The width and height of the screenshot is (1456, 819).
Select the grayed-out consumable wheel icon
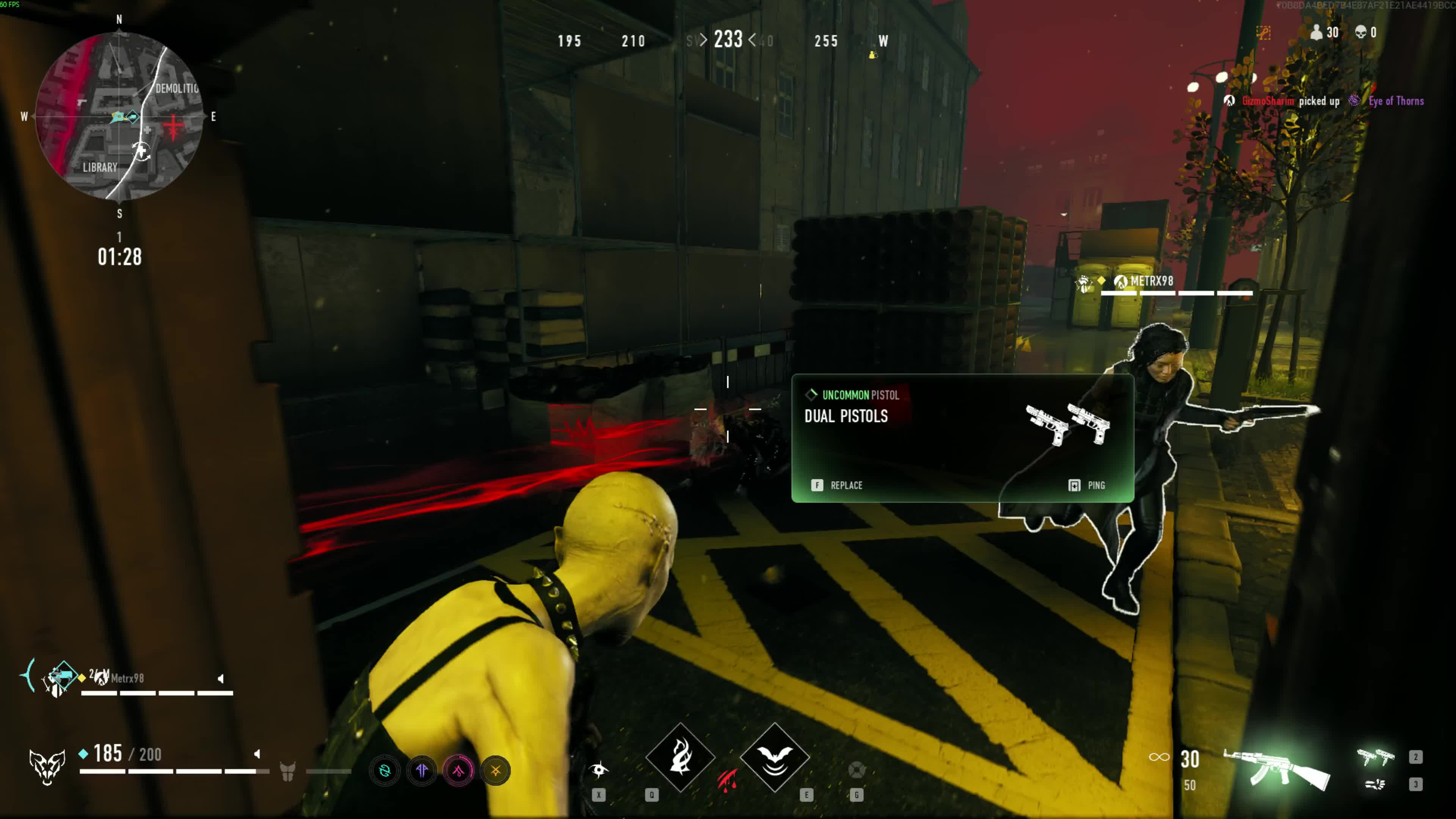(857, 769)
